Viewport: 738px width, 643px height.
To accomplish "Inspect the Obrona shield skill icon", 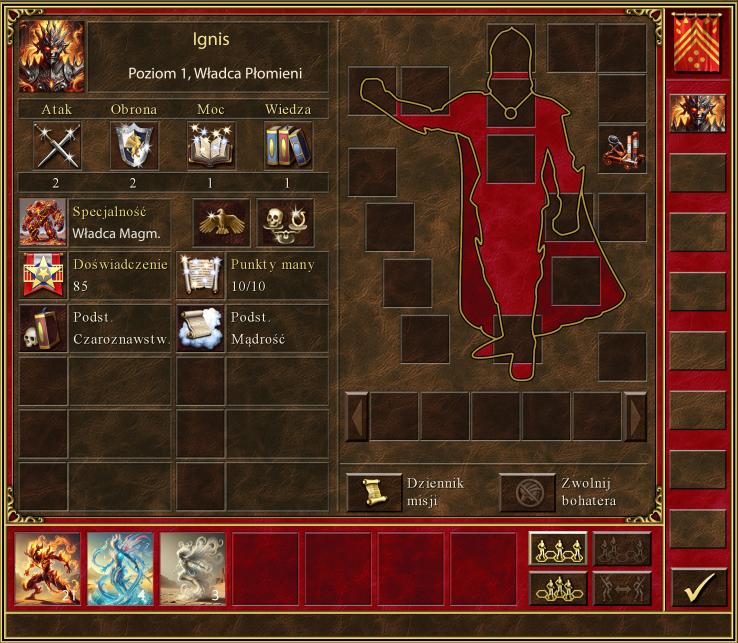I will click(x=134, y=146).
